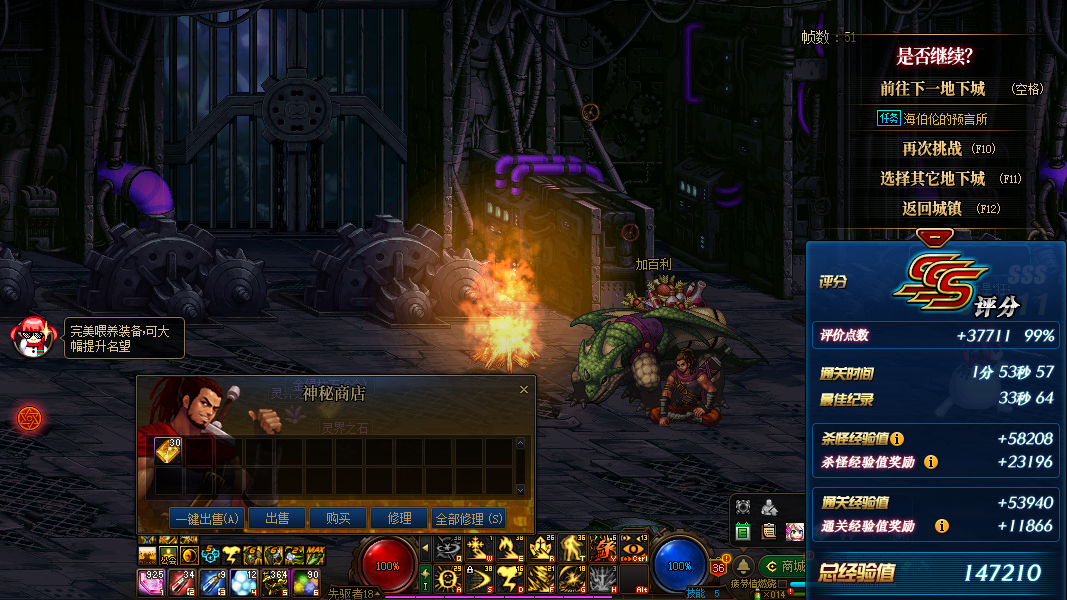The height and width of the screenshot is (600, 1067).
Task: Click the 购买 buy button
Action: 337,518
